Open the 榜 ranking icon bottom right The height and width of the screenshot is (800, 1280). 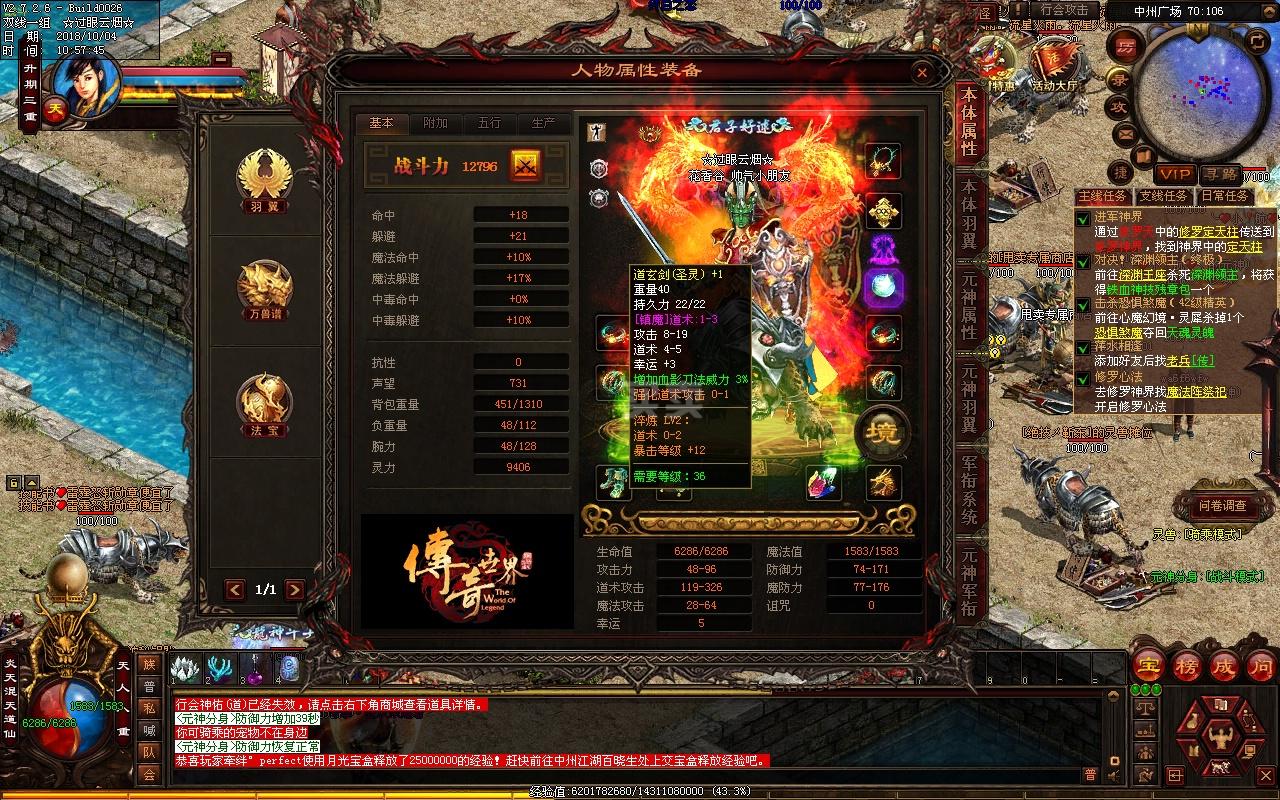coord(1188,667)
